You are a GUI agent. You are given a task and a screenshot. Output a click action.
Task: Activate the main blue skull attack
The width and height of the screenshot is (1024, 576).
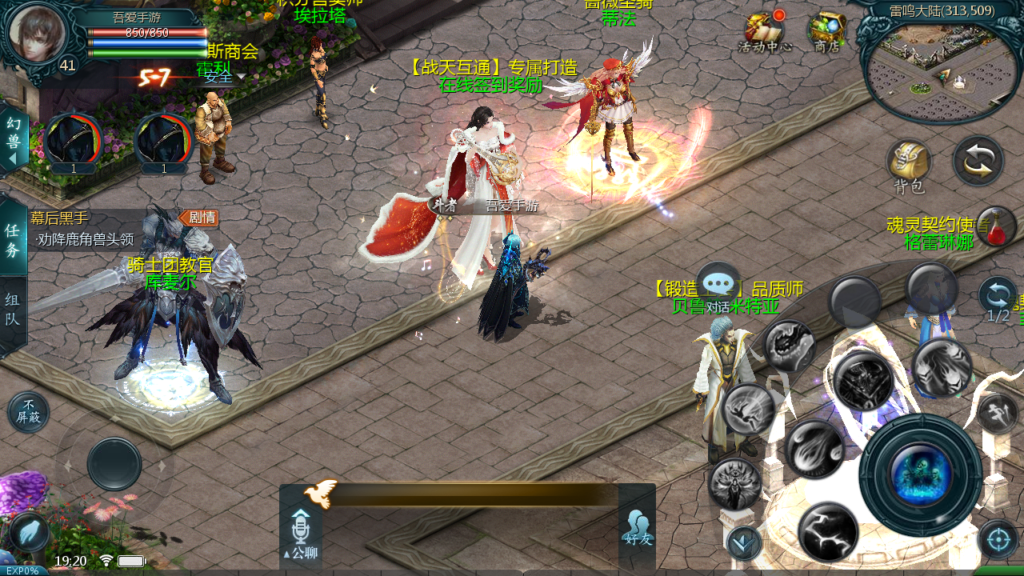919,472
